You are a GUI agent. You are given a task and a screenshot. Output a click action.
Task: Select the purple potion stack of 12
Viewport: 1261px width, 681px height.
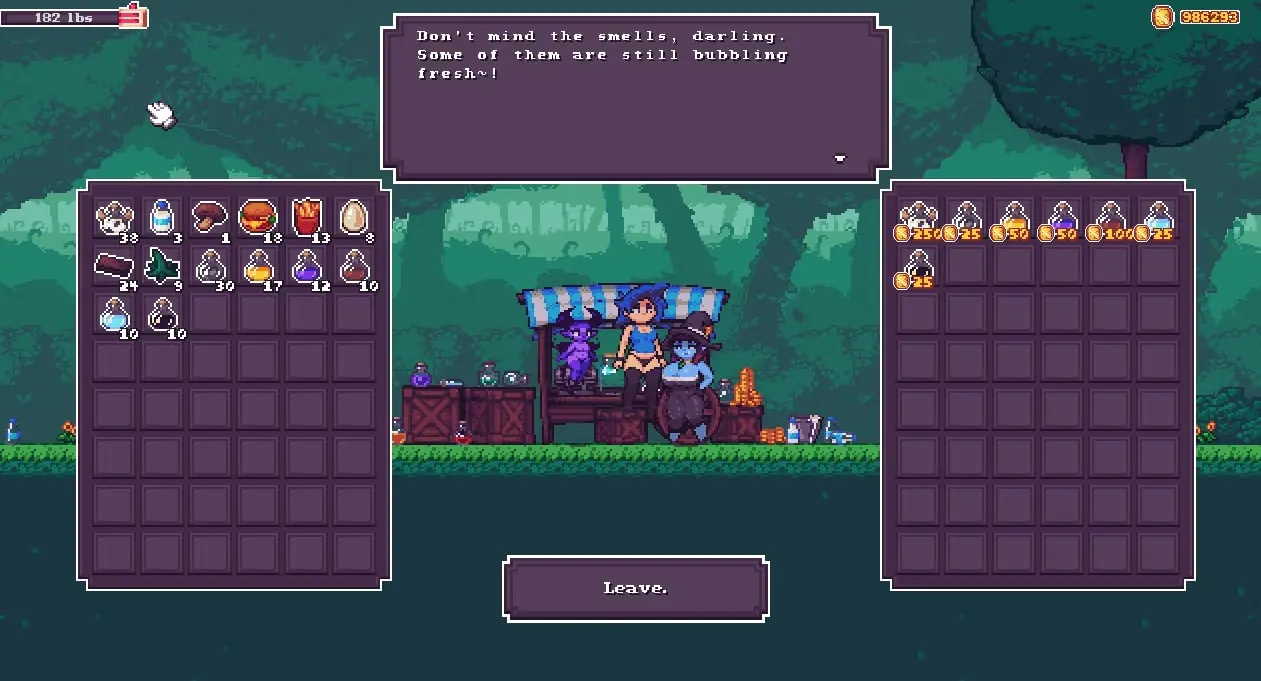(307, 266)
